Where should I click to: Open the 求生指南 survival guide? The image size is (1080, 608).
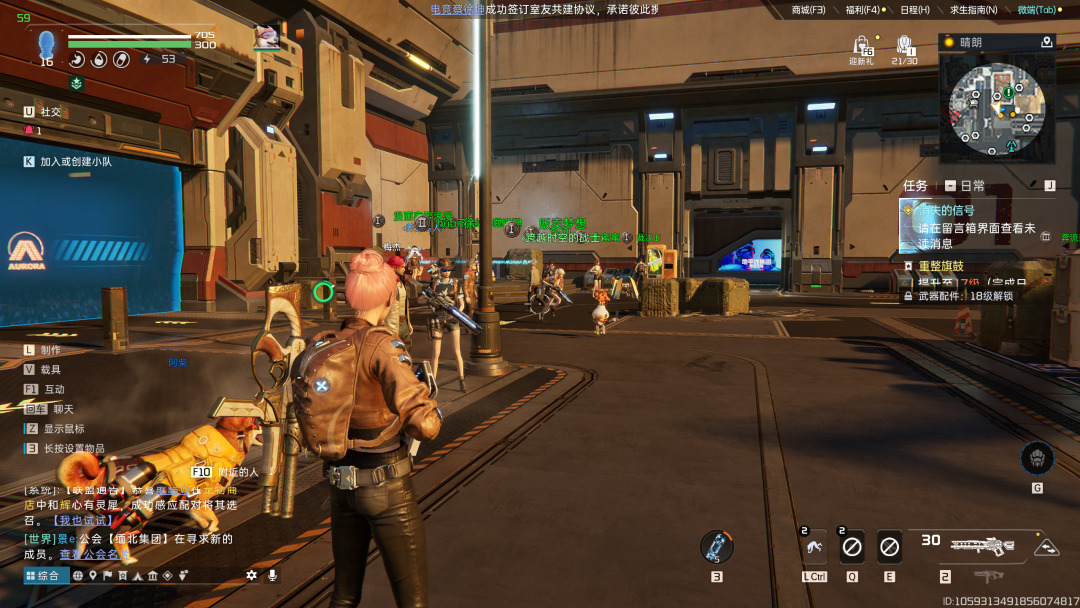(x=972, y=10)
